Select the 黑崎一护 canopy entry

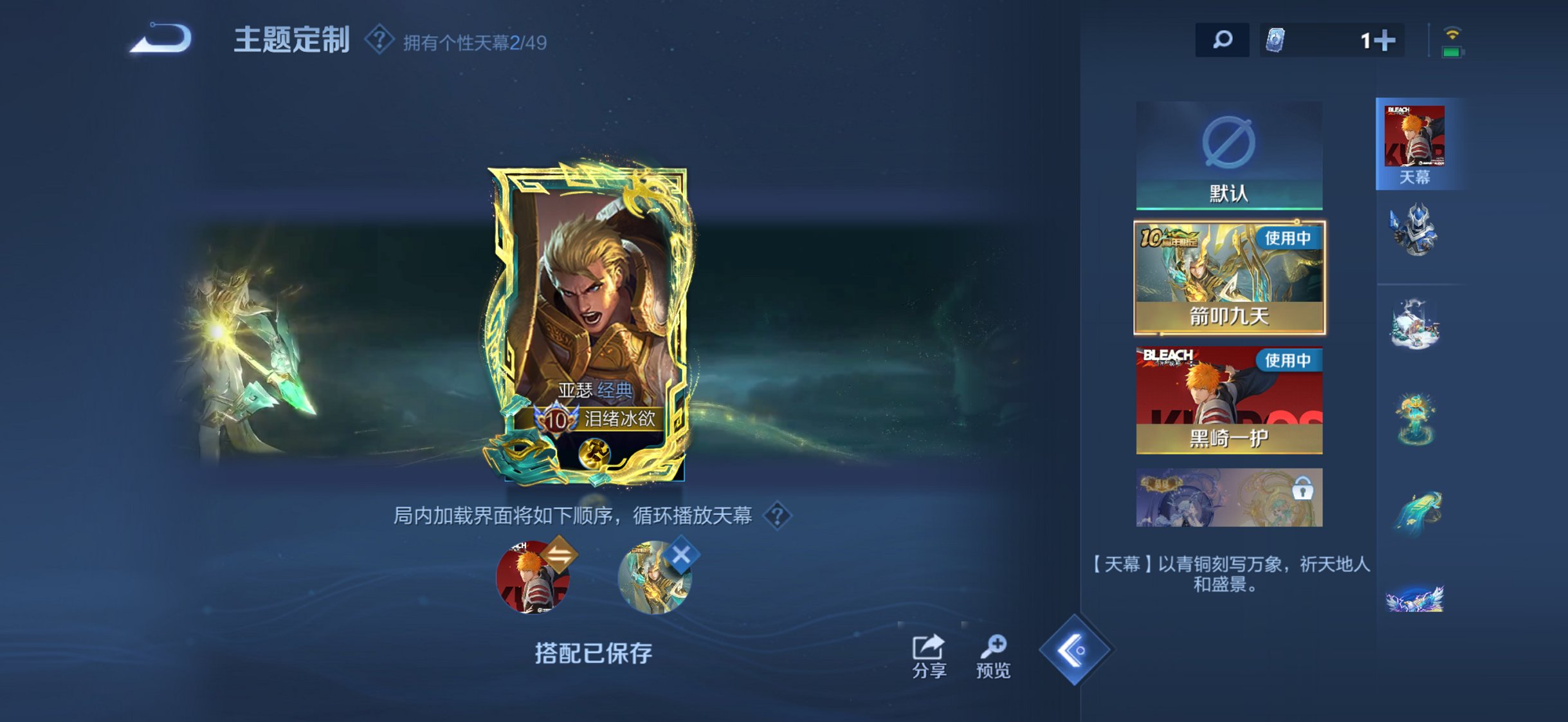coord(1228,399)
